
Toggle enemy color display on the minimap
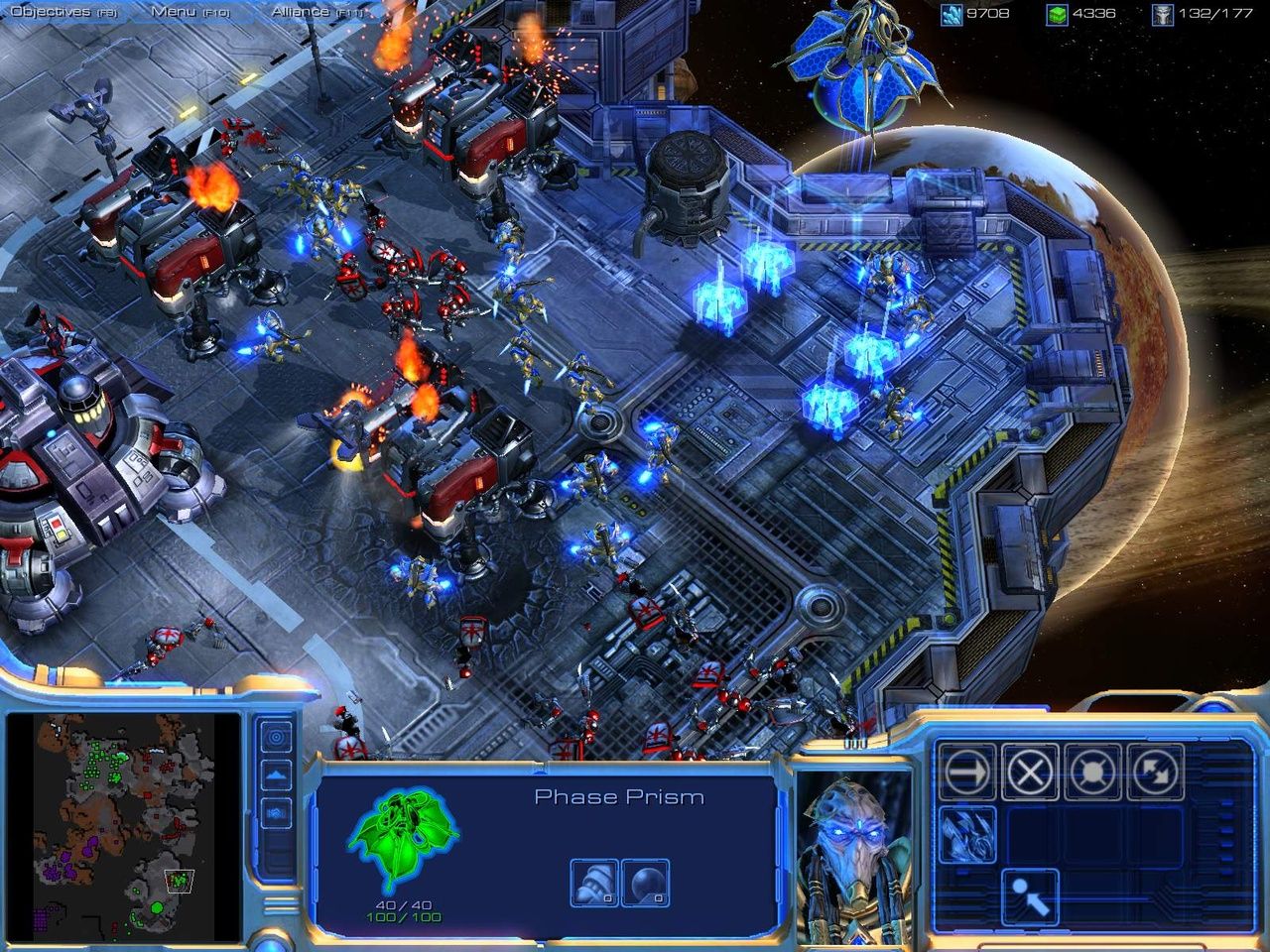click(x=275, y=813)
